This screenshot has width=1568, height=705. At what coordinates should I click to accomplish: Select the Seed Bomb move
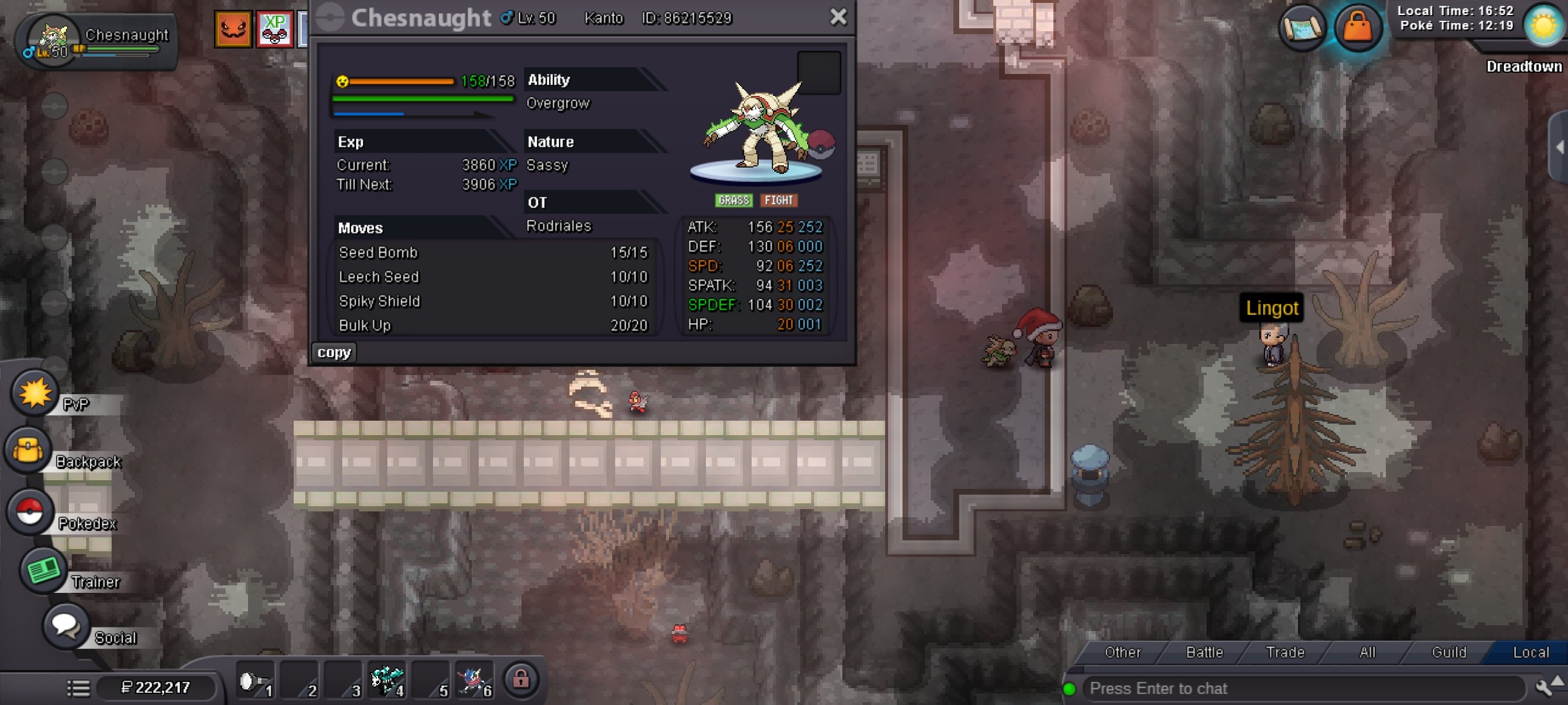coord(378,253)
